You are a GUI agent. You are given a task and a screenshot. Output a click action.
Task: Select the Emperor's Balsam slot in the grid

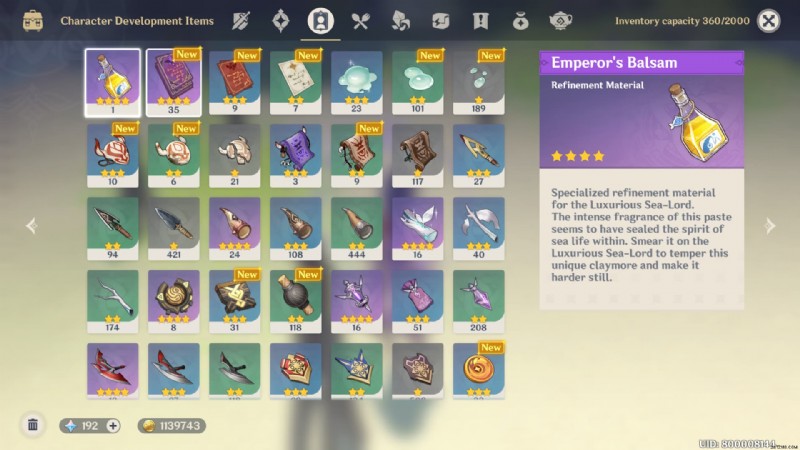112,81
